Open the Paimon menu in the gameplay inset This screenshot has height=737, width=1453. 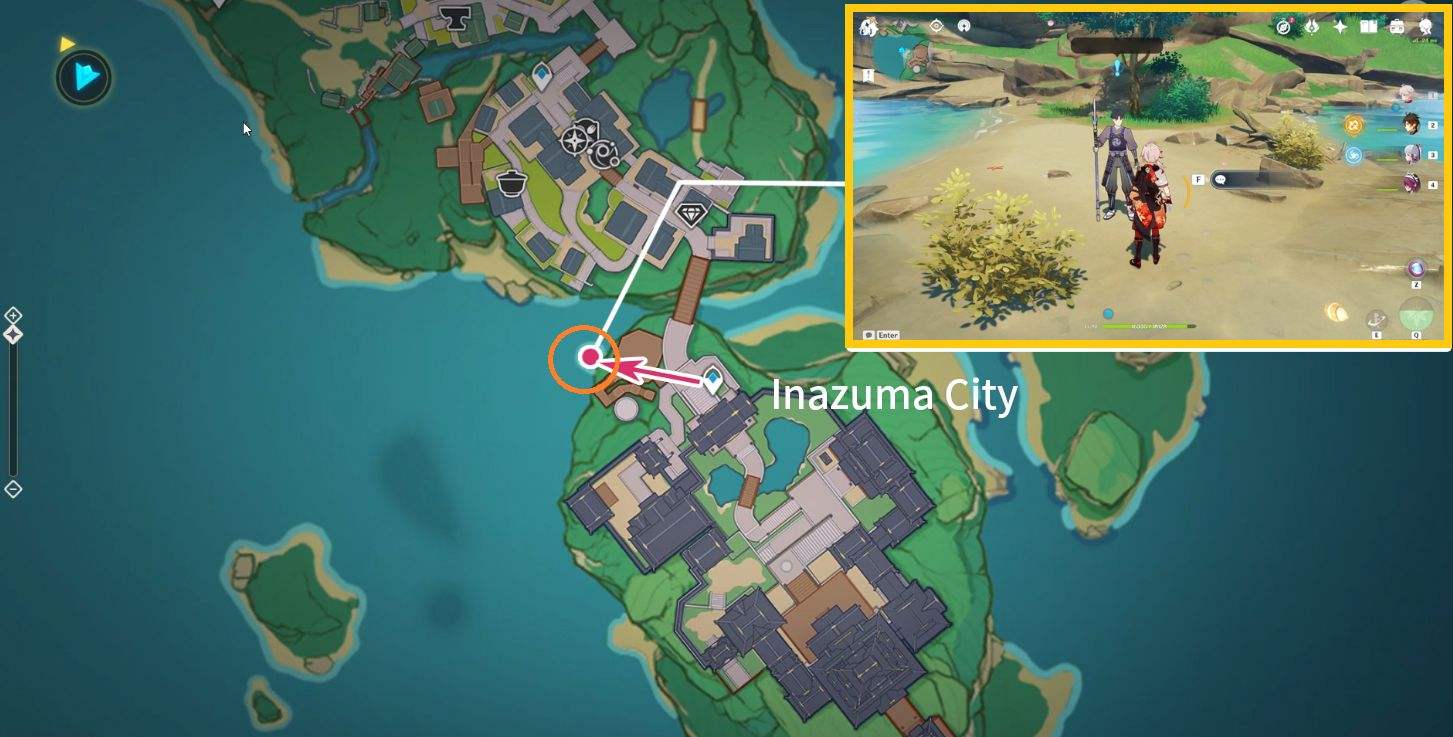tap(869, 27)
